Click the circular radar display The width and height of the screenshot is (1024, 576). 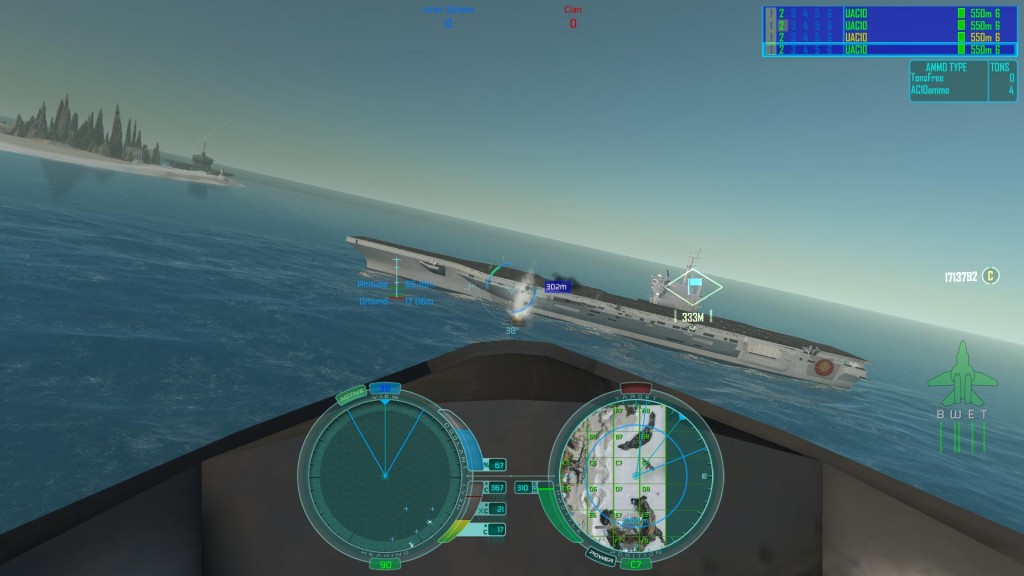click(x=383, y=475)
